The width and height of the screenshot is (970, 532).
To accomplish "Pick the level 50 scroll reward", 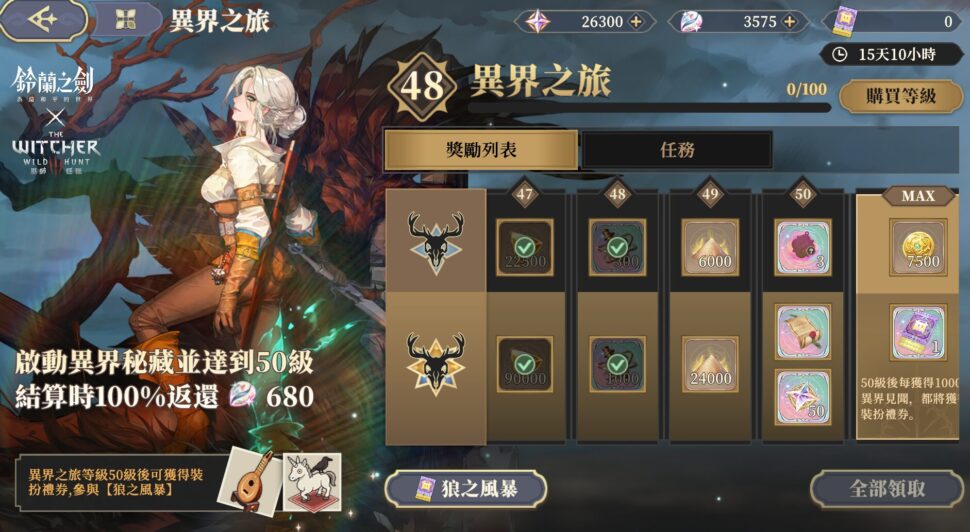I will click(x=803, y=332).
